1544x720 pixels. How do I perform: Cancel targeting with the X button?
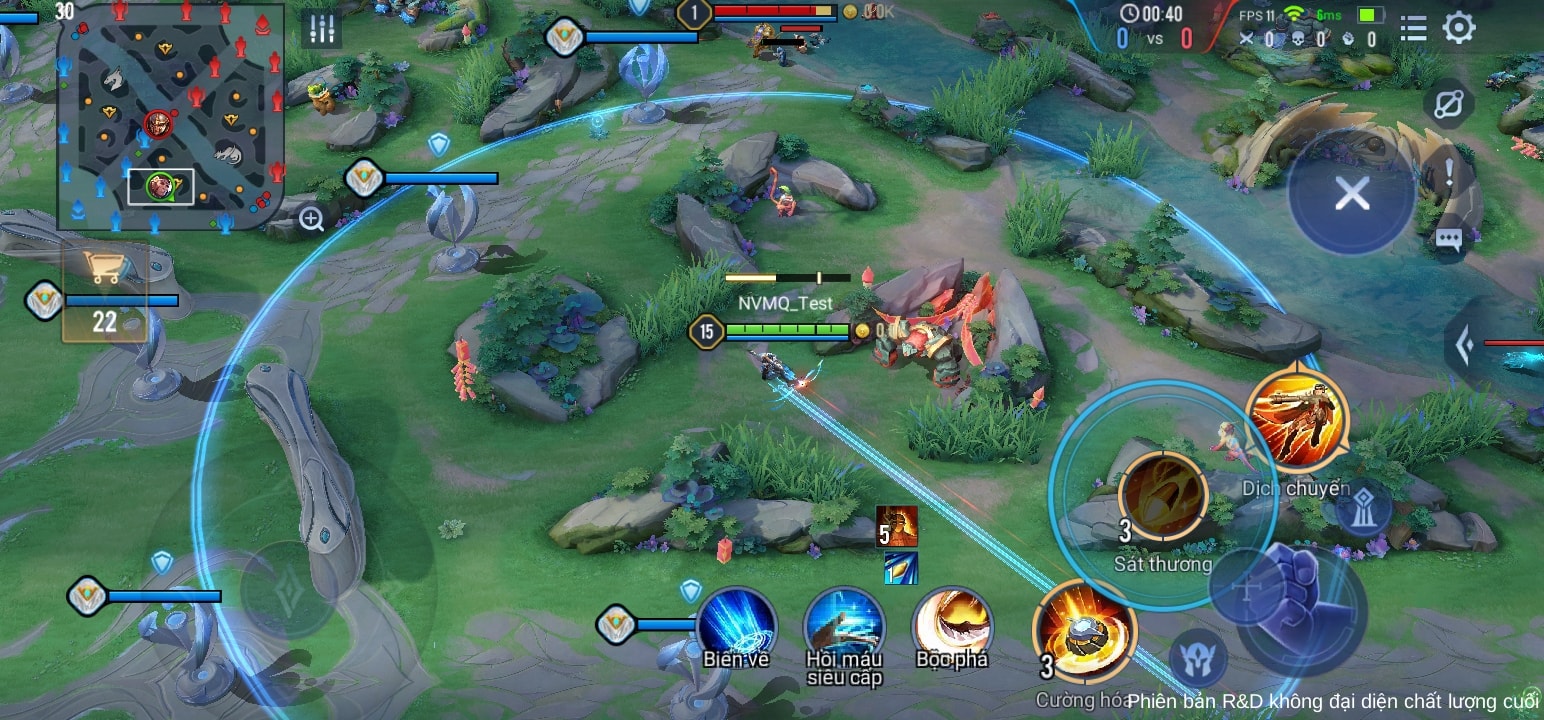(1352, 193)
